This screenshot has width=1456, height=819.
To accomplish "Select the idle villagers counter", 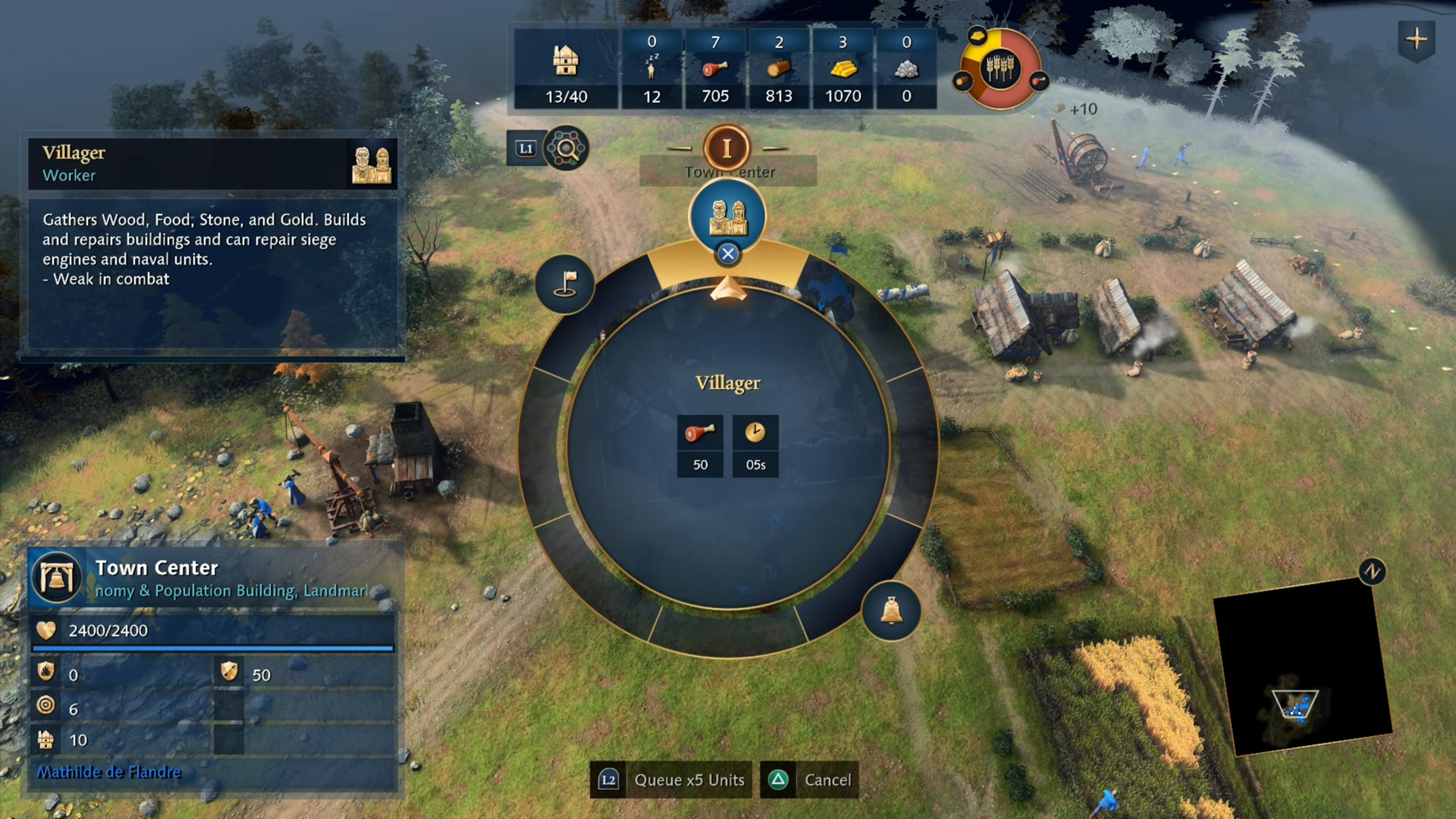I will (x=651, y=70).
